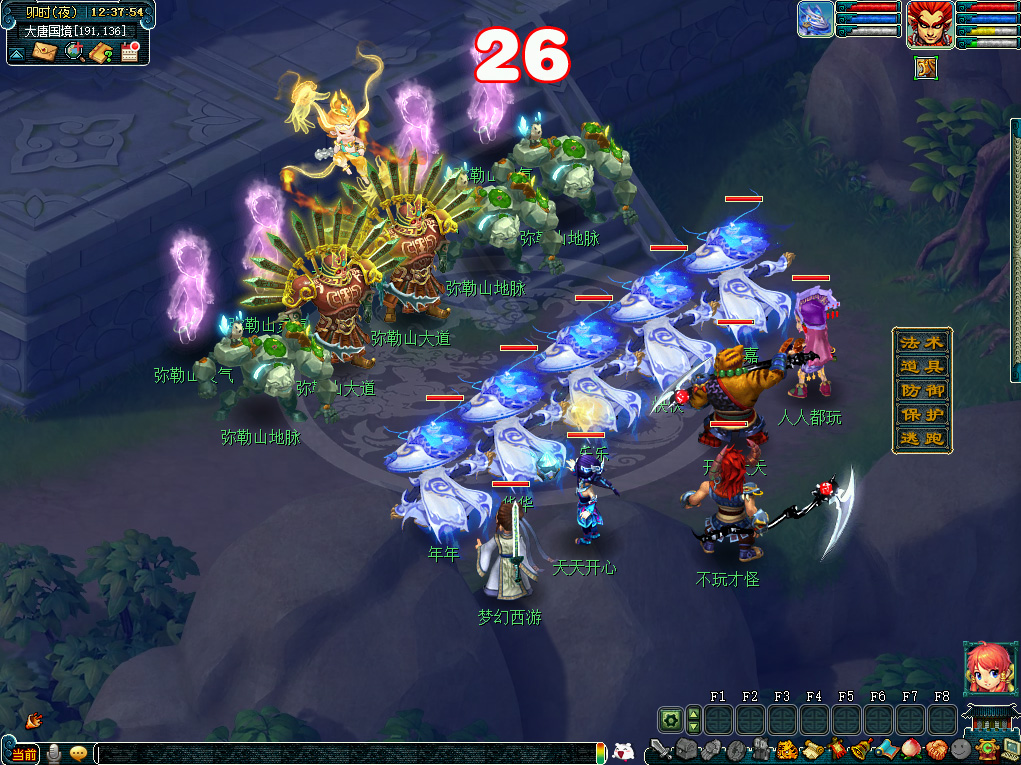
Task: Open the green gear hotbar settings
Action: click(x=670, y=719)
